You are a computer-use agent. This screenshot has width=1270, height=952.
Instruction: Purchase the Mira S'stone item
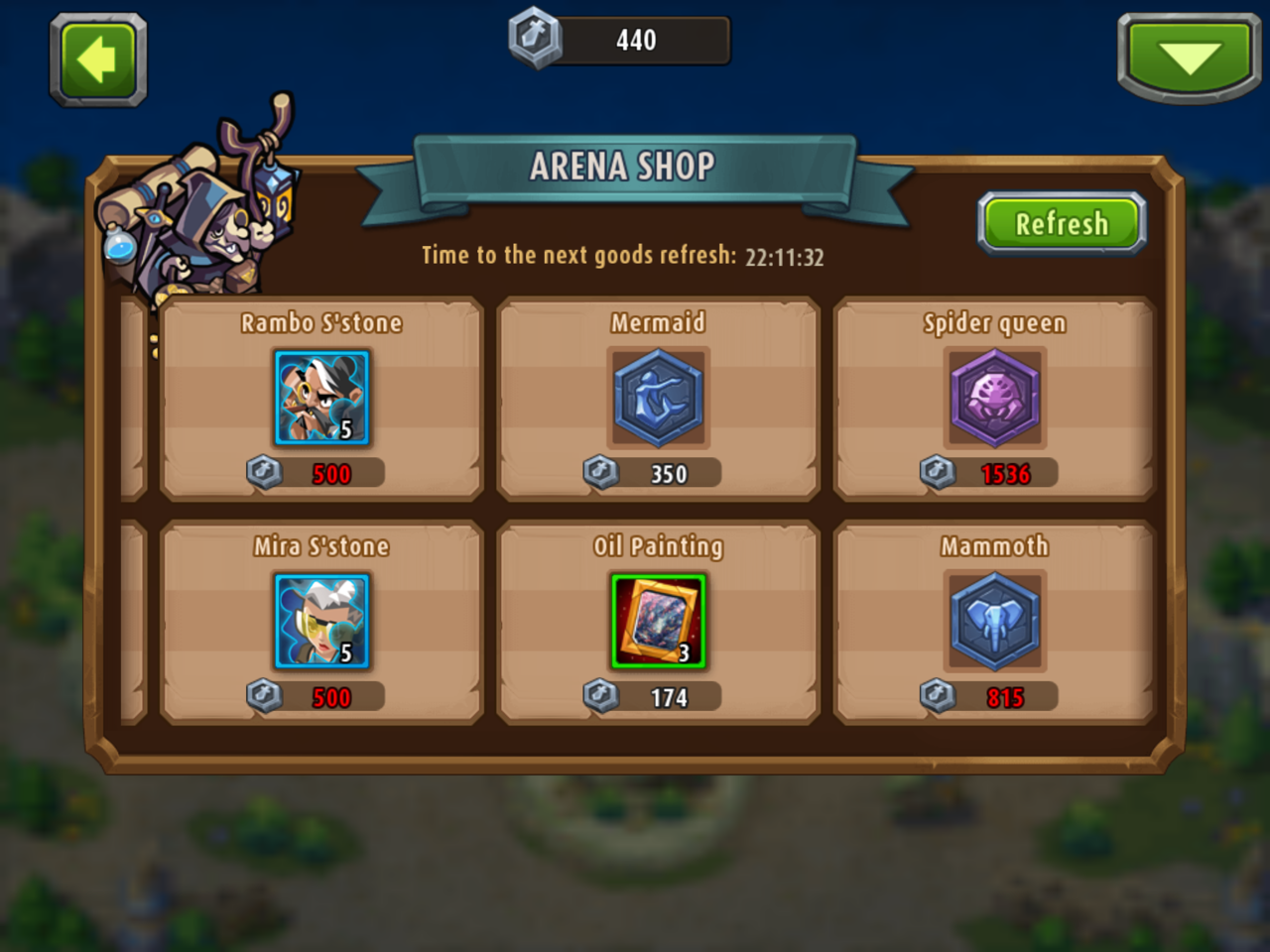[x=321, y=622]
